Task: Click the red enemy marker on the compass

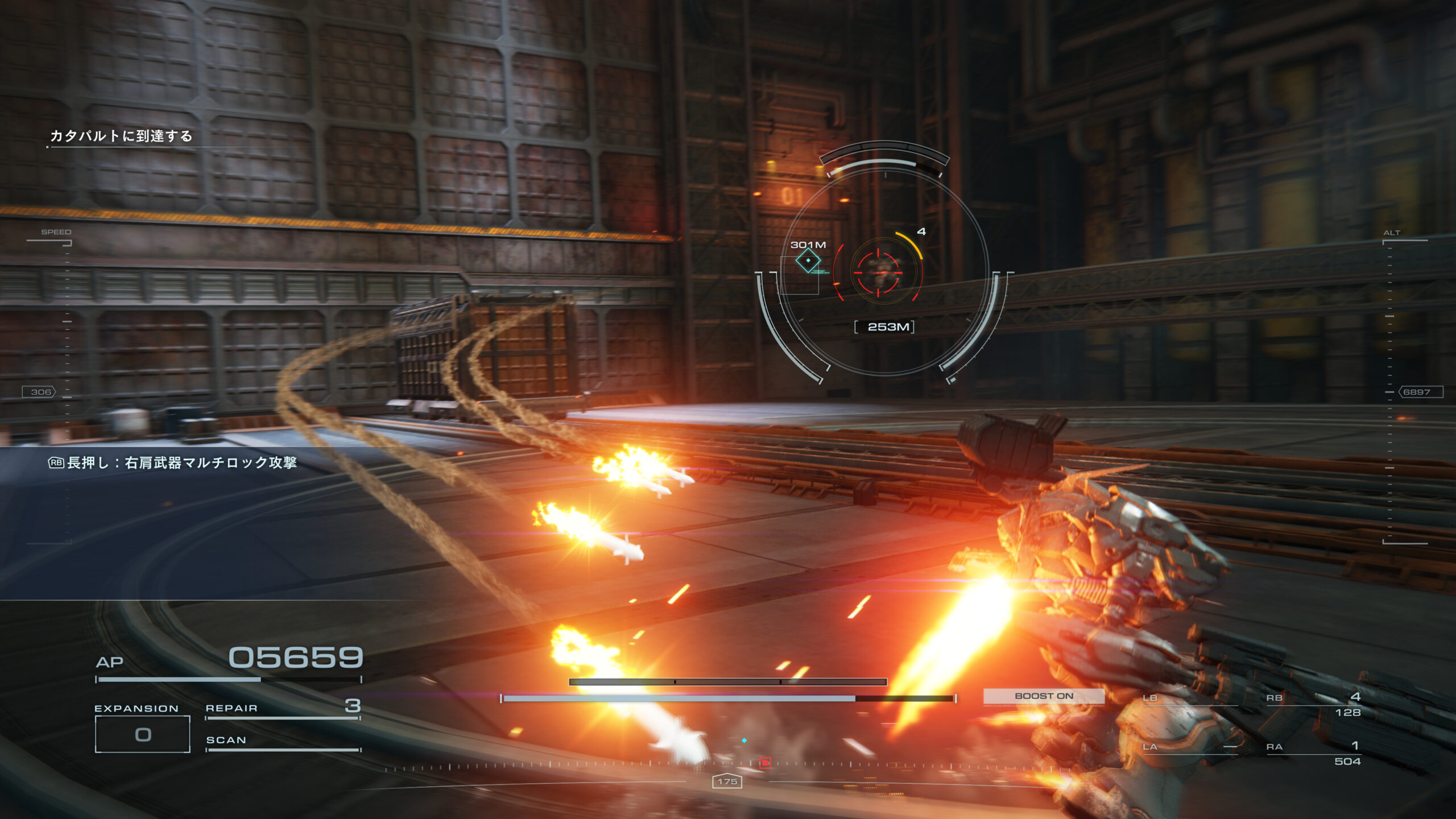Action: pos(765,763)
